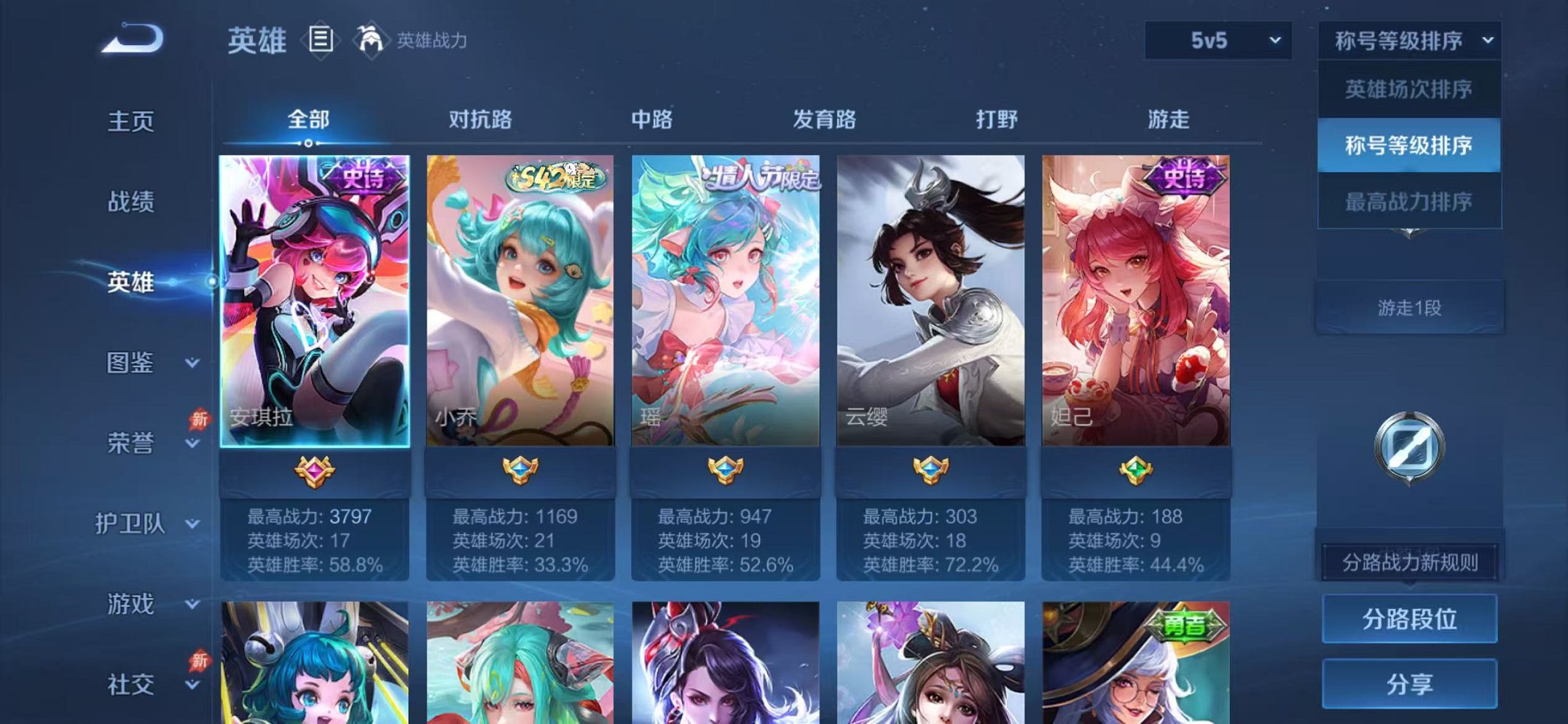Select the medal badge under 小乔's card
The width and height of the screenshot is (1568, 724).
tap(521, 470)
